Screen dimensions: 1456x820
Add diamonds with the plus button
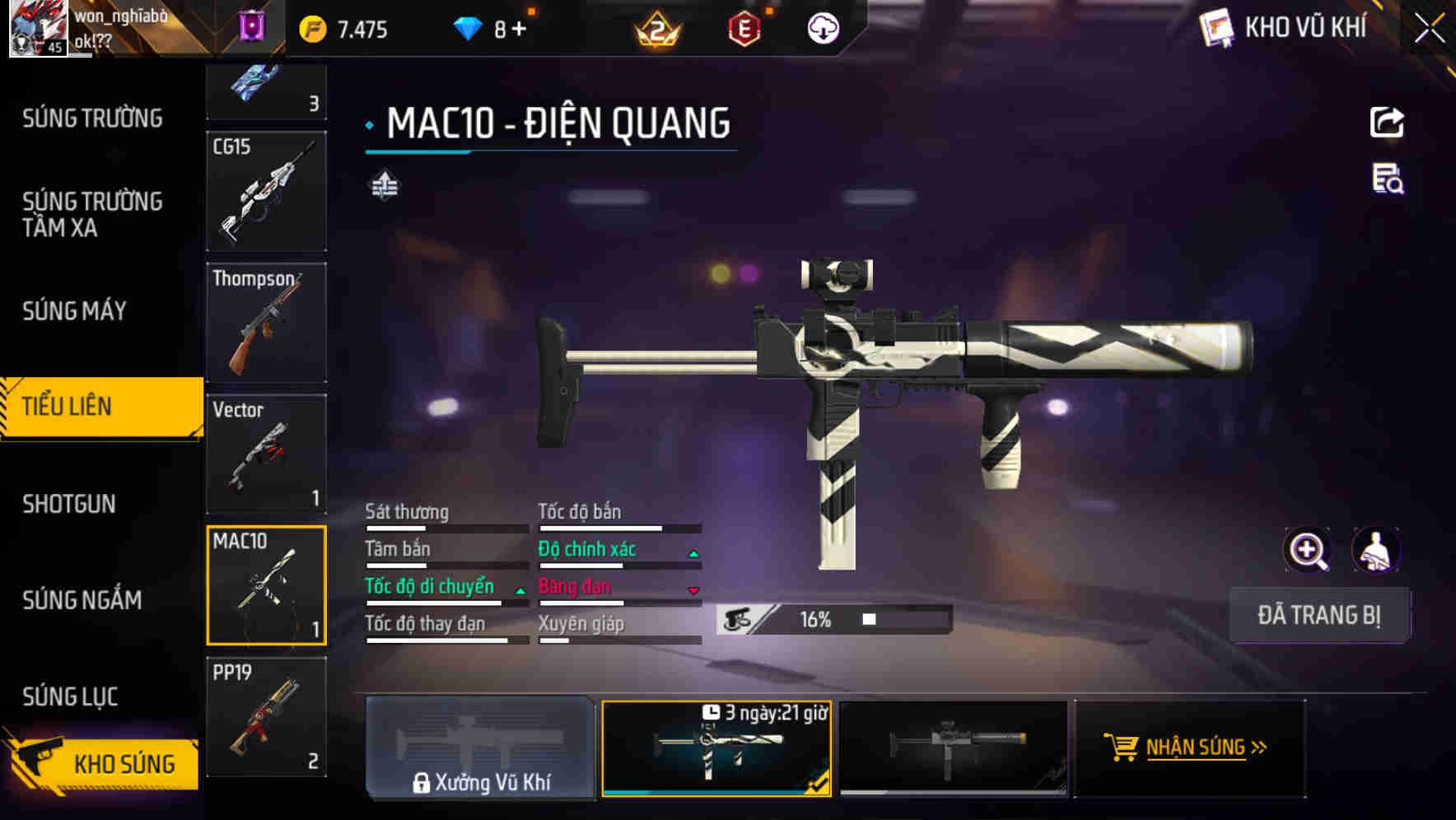click(519, 30)
